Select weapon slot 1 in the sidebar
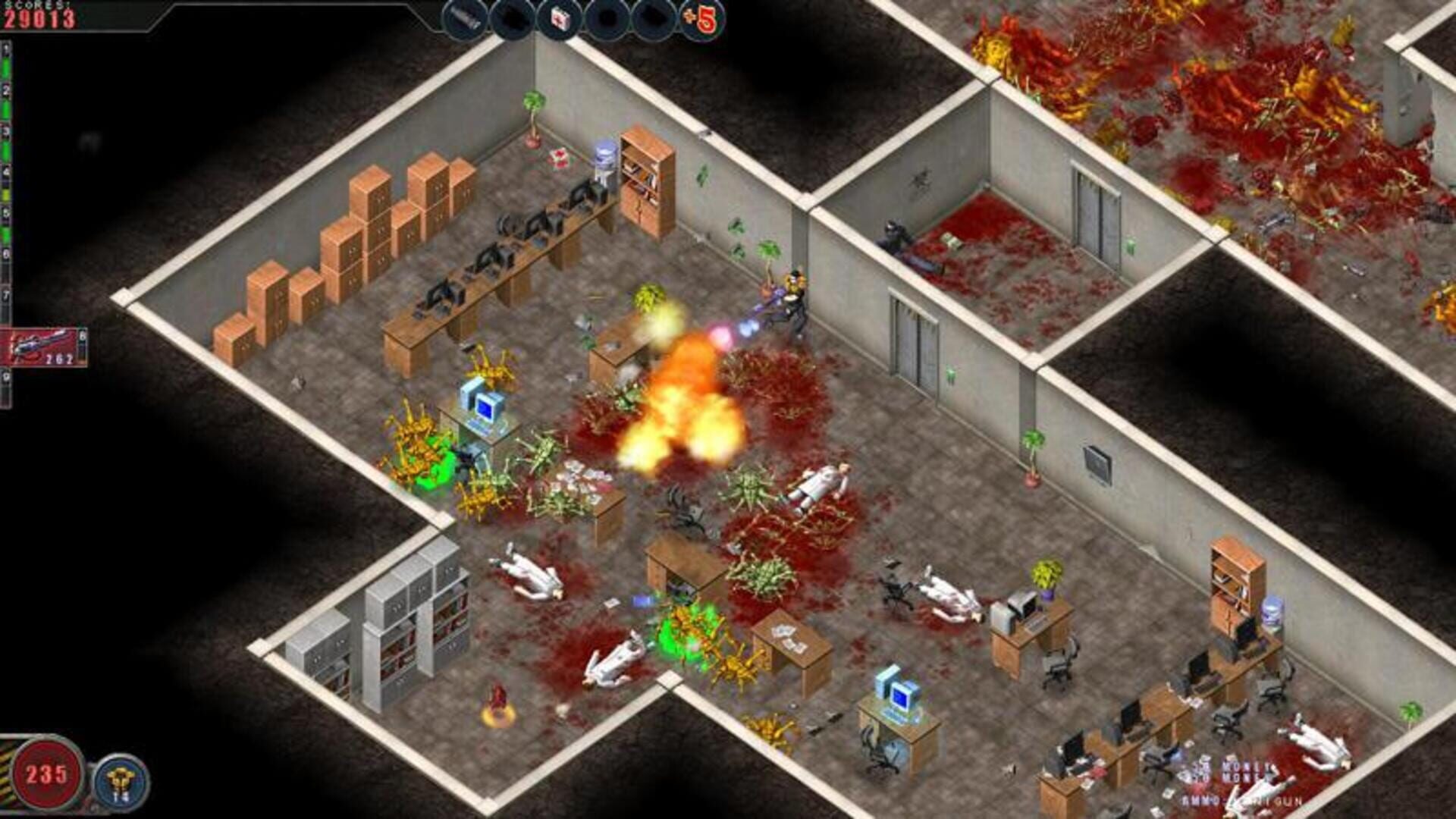 (8, 49)
